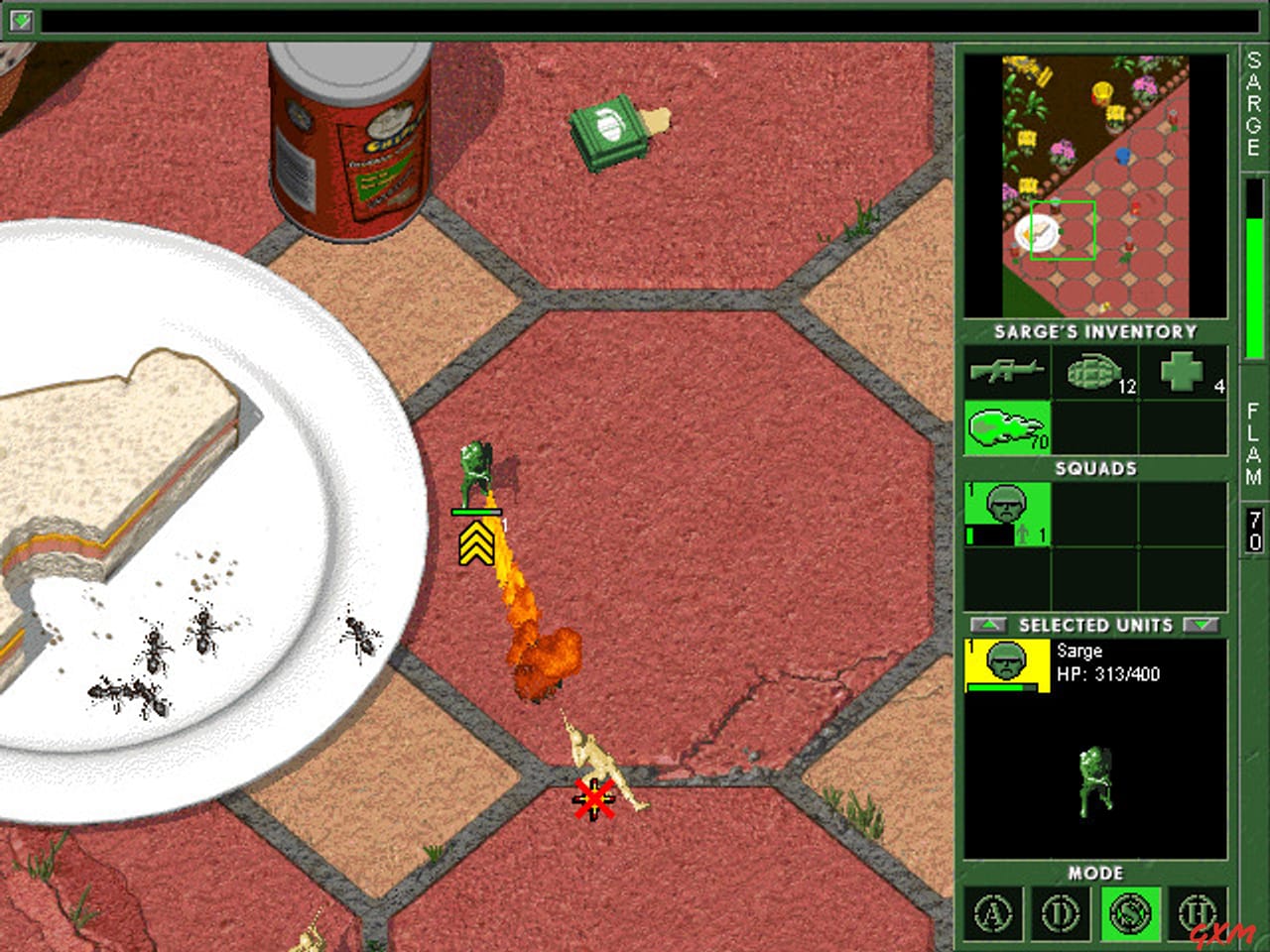The width and height of the screenshot is (1270, 952).
Task: Deselect the highlighted flamethrower slot
Action: 1007,426
